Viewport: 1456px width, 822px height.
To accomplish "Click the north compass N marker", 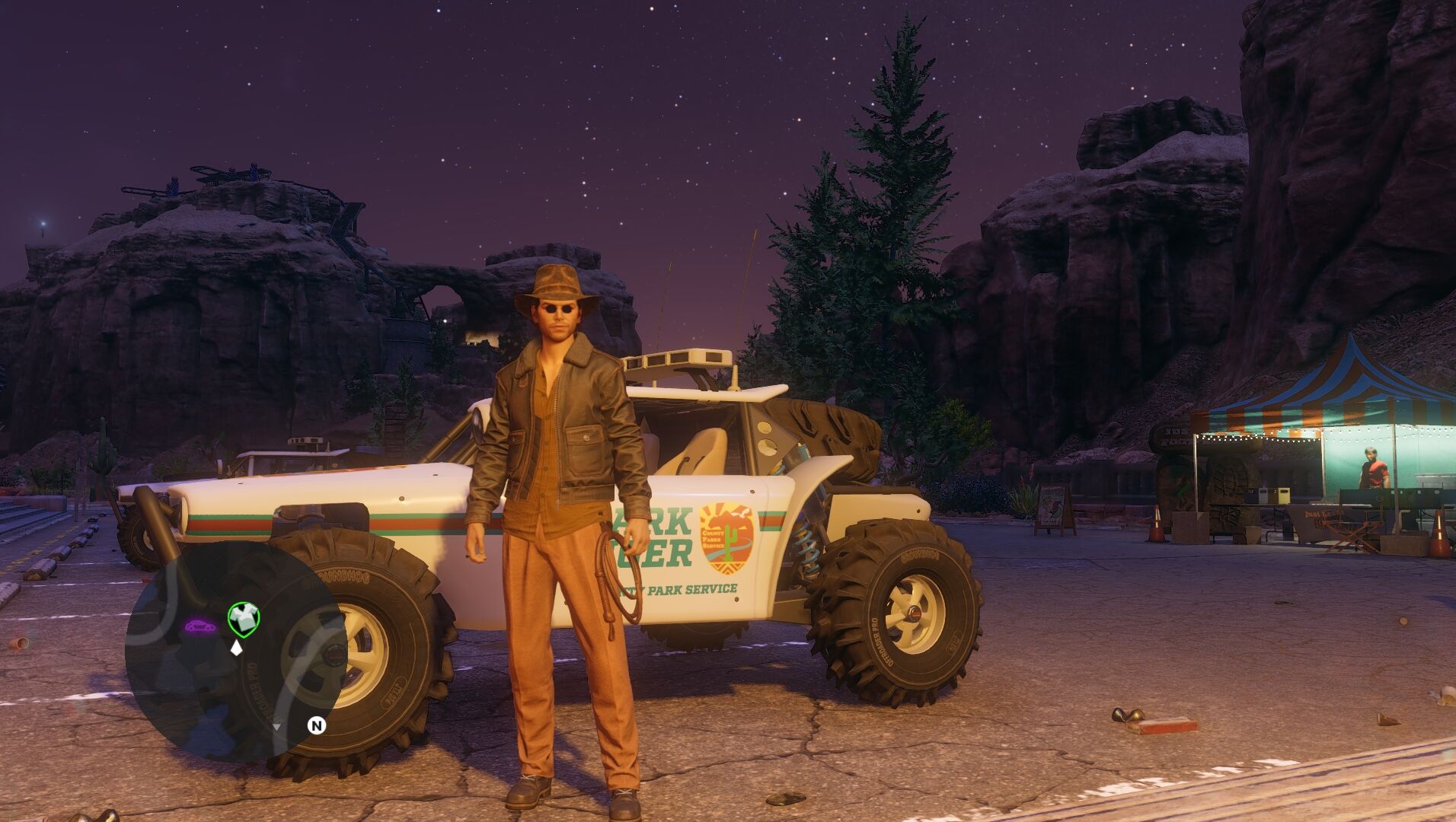I will point(317,725).
